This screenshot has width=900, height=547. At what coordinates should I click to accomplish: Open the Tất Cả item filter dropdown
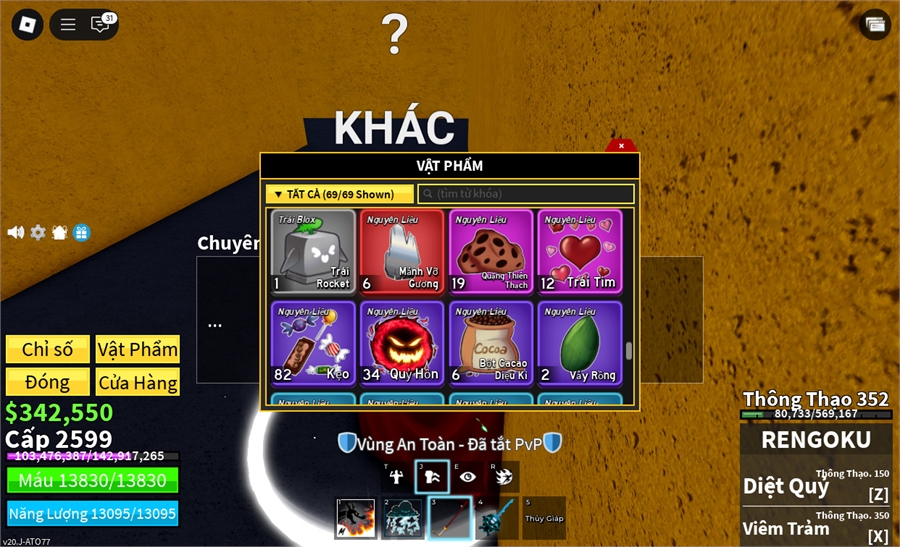[339, 194]
